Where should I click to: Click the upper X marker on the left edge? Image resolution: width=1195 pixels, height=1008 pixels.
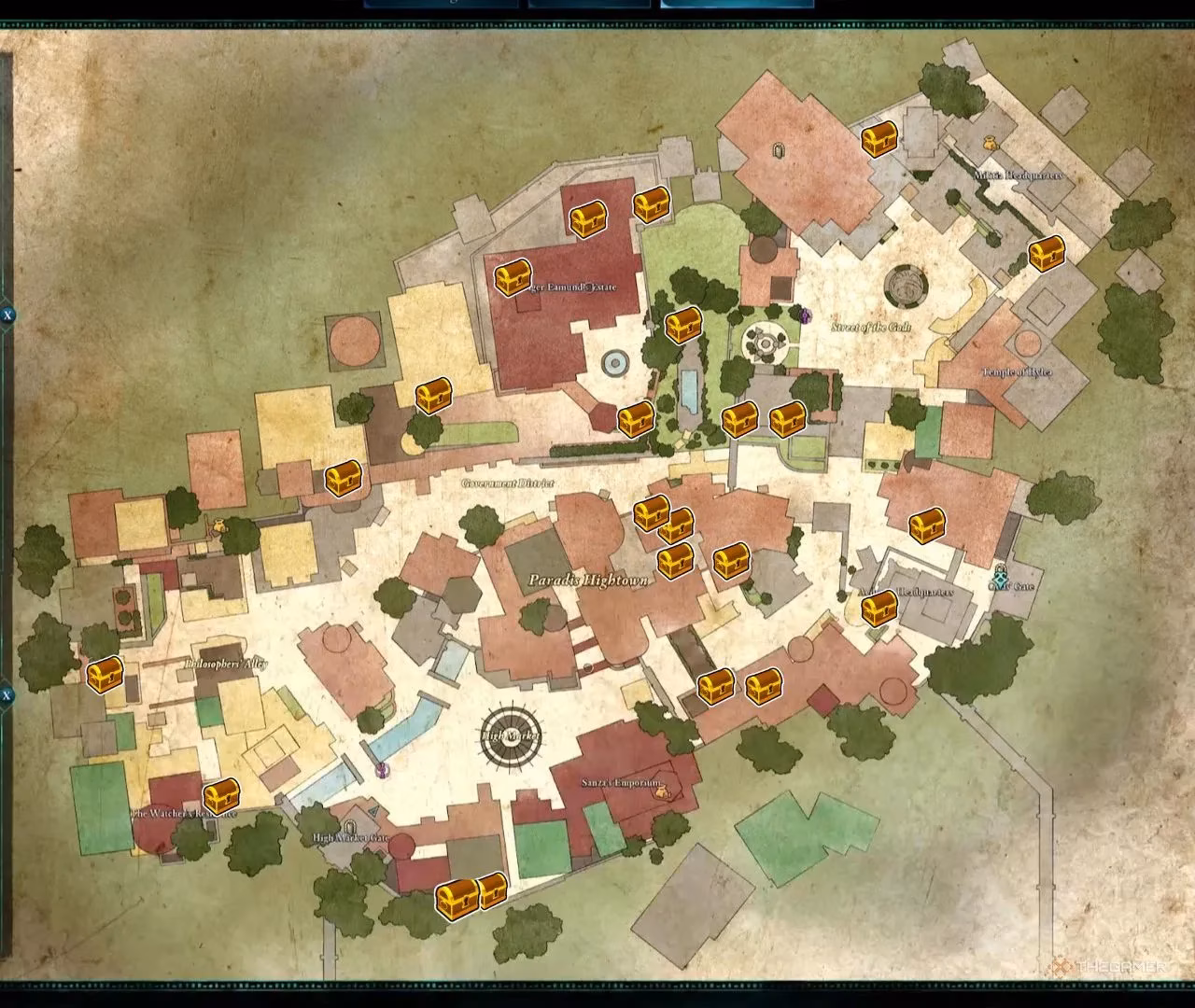7,315
